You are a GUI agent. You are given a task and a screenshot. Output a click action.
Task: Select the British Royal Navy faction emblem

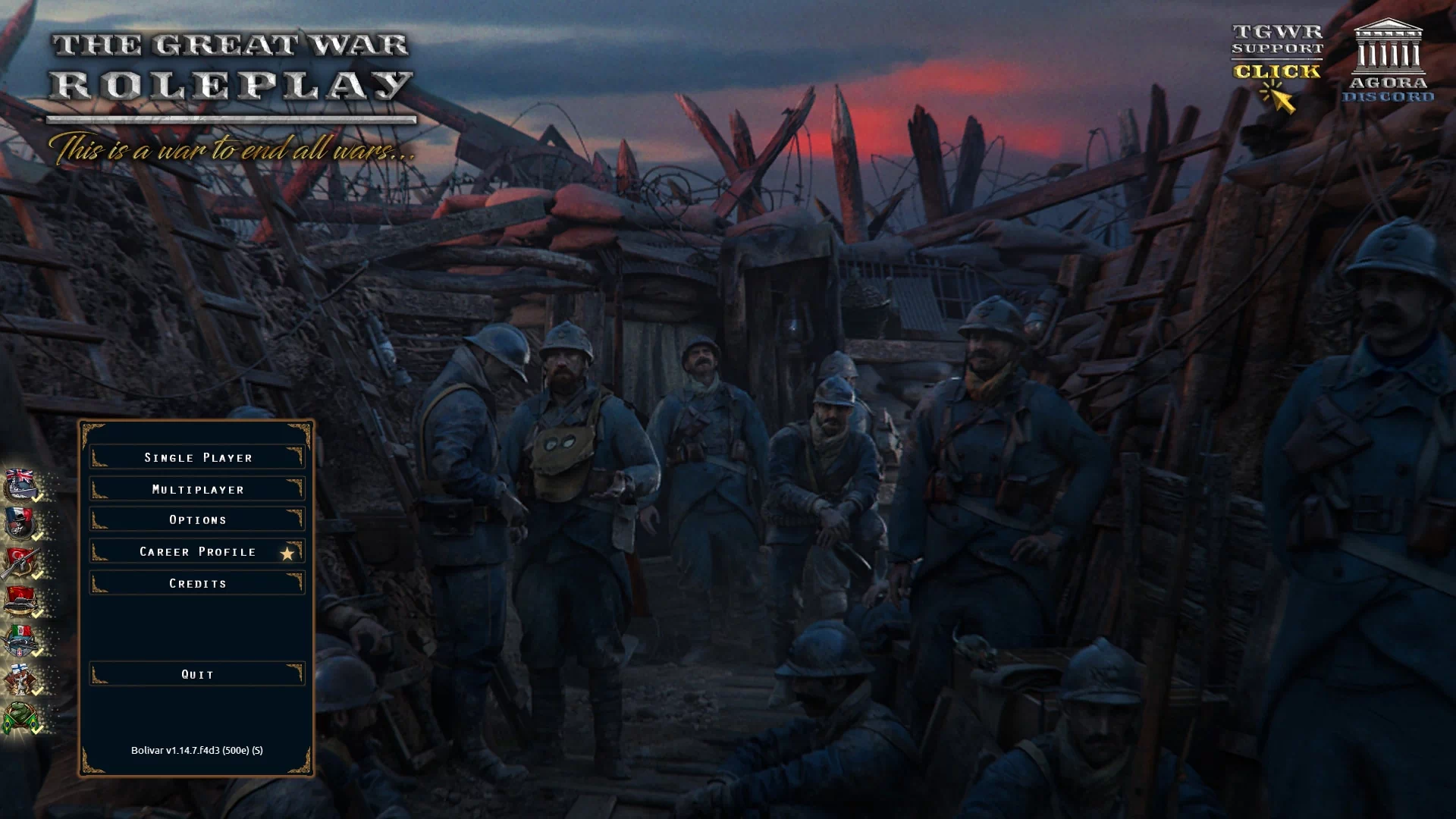point(21,485)
